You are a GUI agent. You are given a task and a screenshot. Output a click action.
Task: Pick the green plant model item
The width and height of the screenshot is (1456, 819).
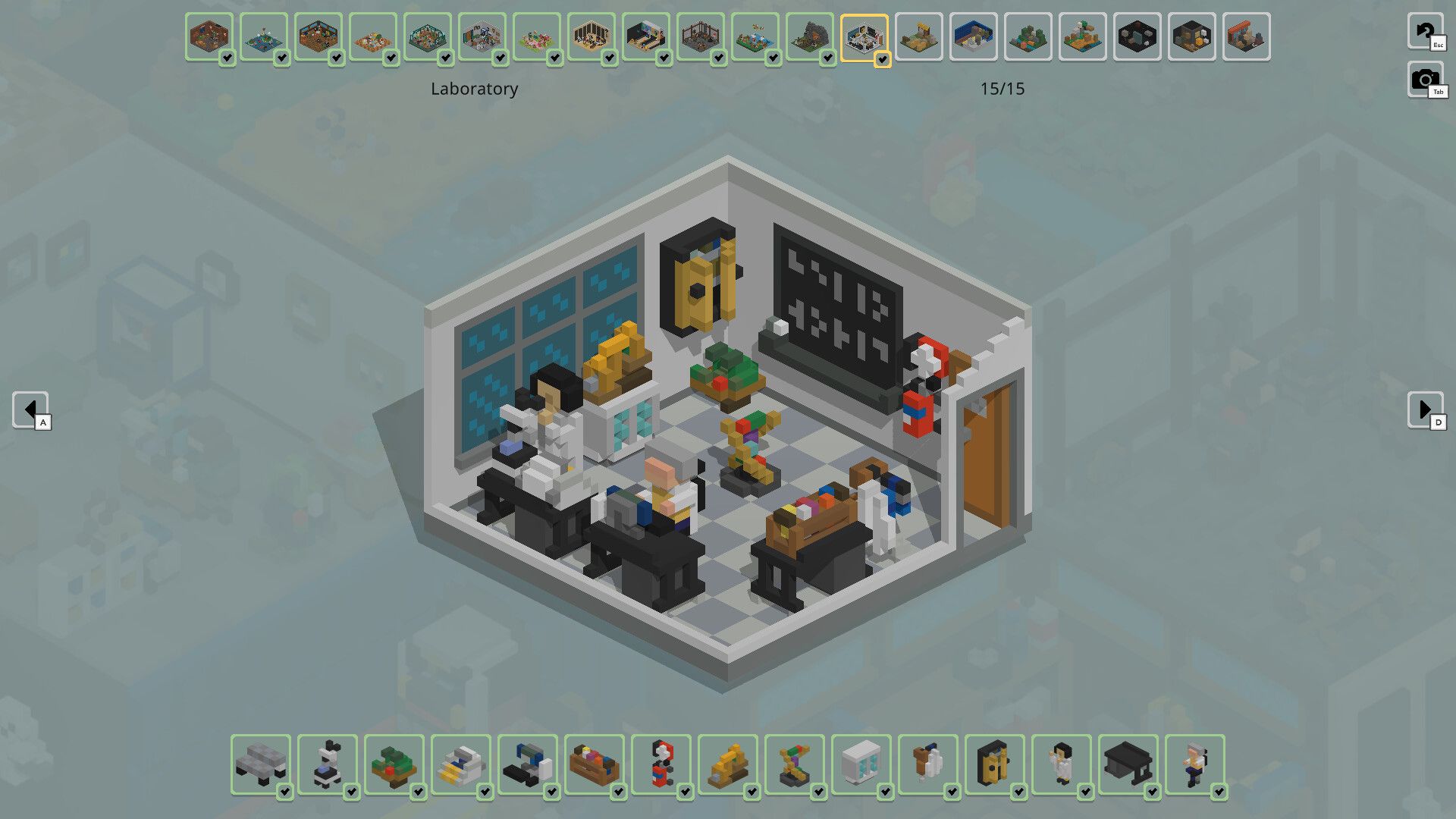[394, 764]
